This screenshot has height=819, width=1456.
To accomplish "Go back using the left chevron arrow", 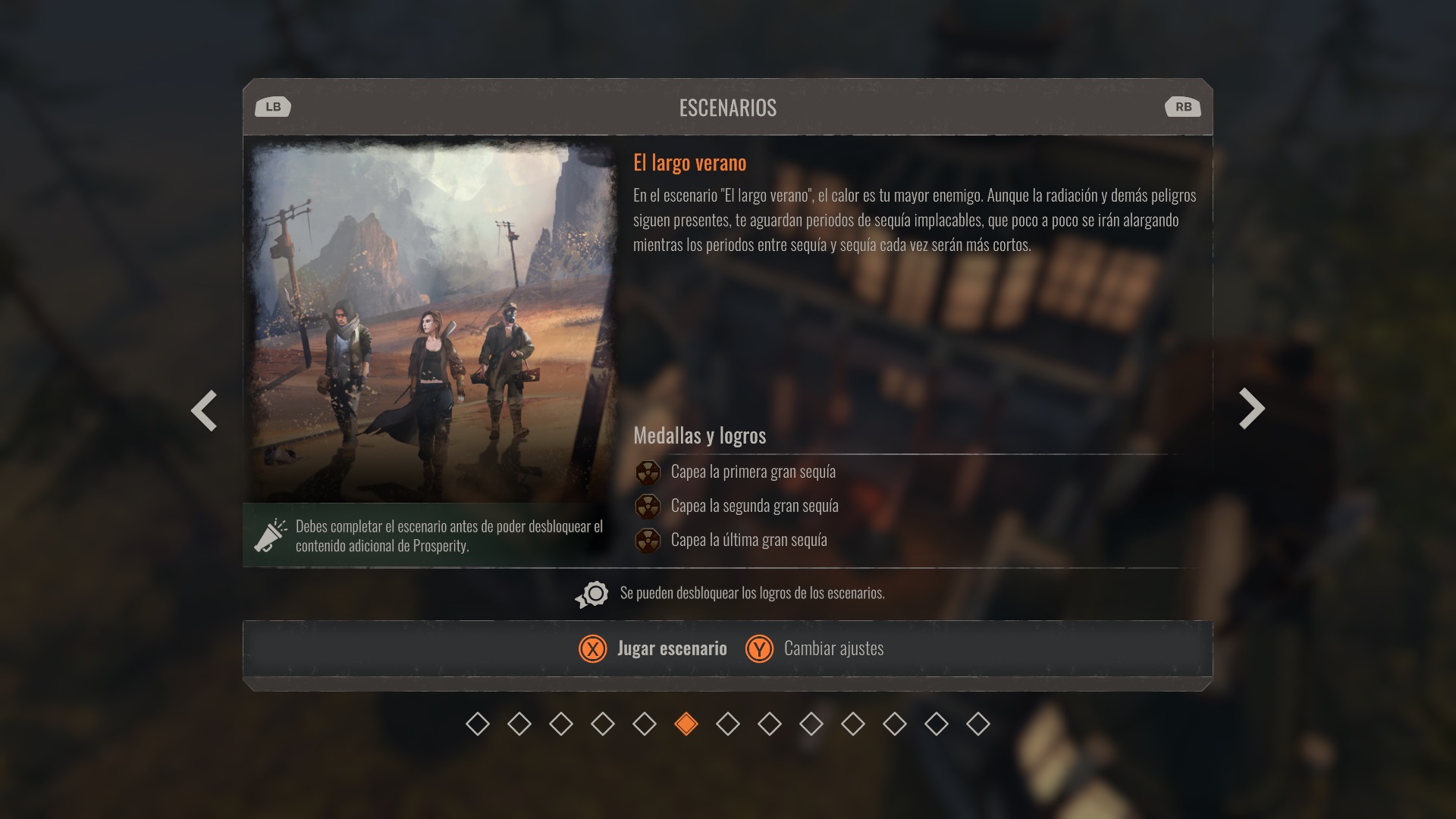I will click(204, 409).
